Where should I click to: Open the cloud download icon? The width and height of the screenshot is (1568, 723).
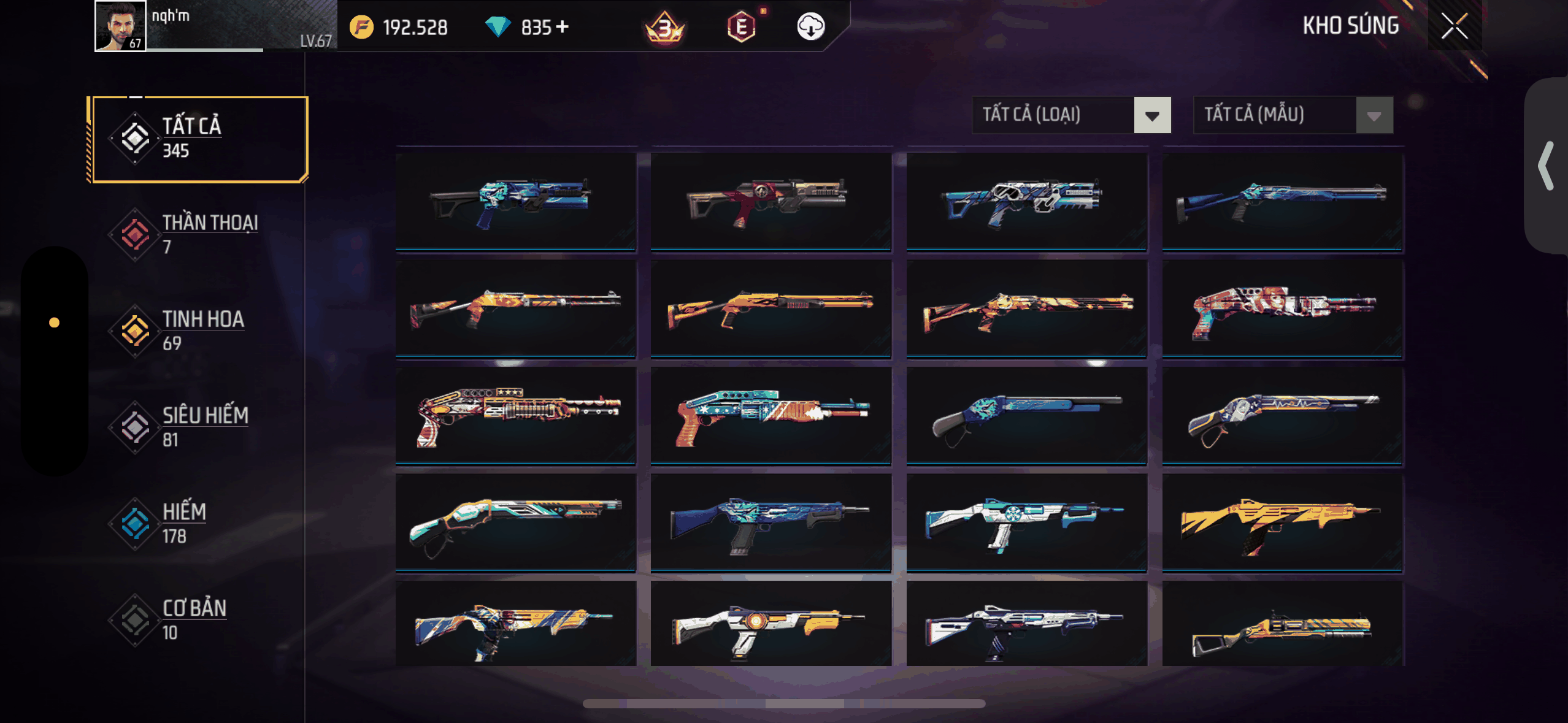pos(810,27)
